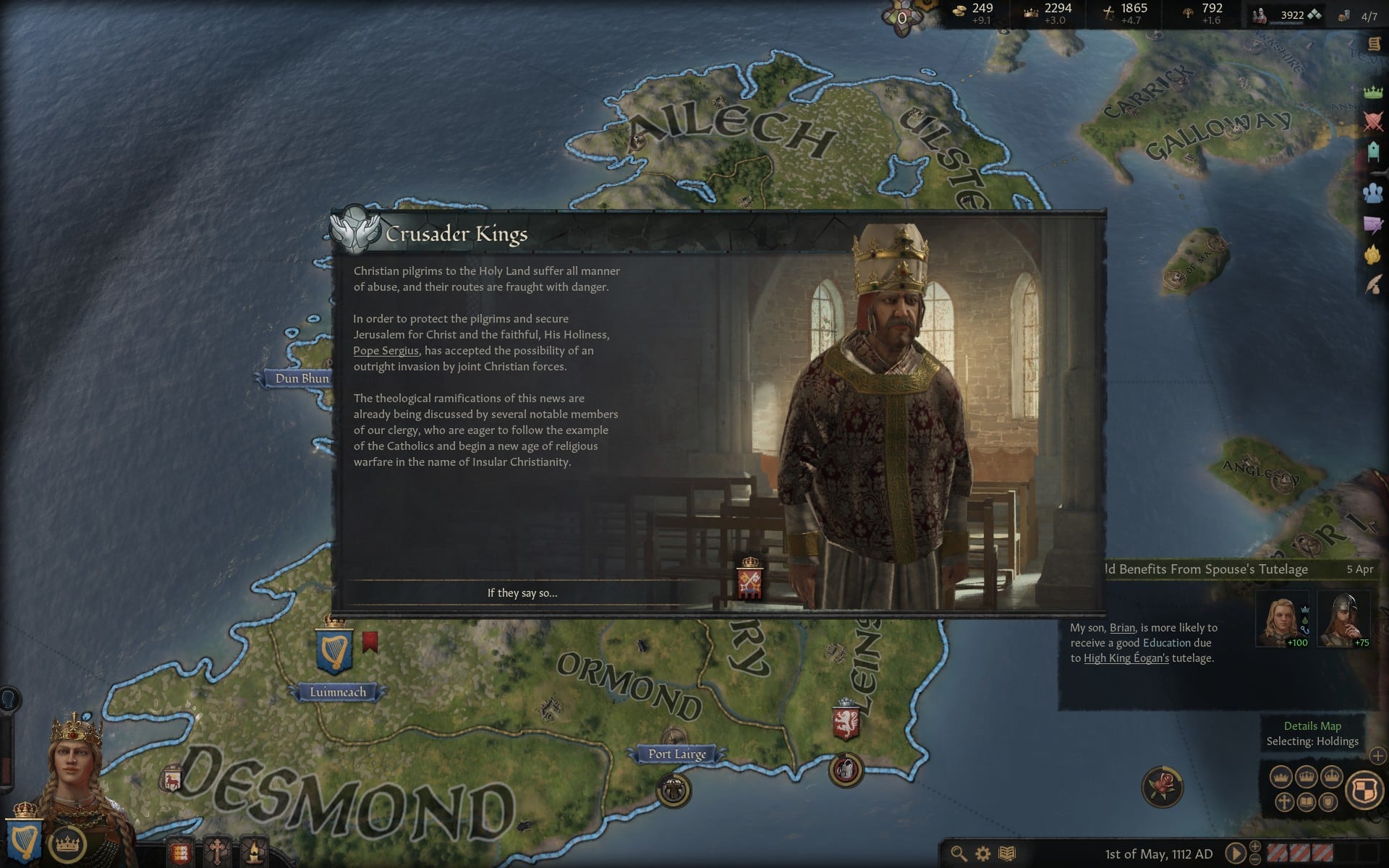1389x868 pixels.
Task: Open the gear settings menu
Action: pyautogui.click(x=982, y=854)
